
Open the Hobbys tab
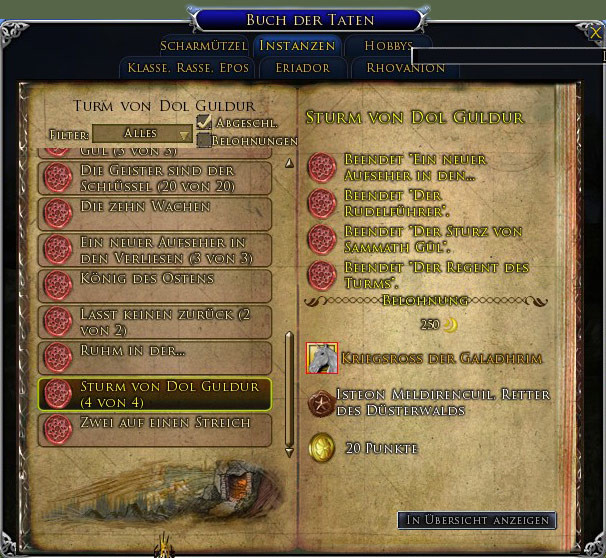[388, 46]
